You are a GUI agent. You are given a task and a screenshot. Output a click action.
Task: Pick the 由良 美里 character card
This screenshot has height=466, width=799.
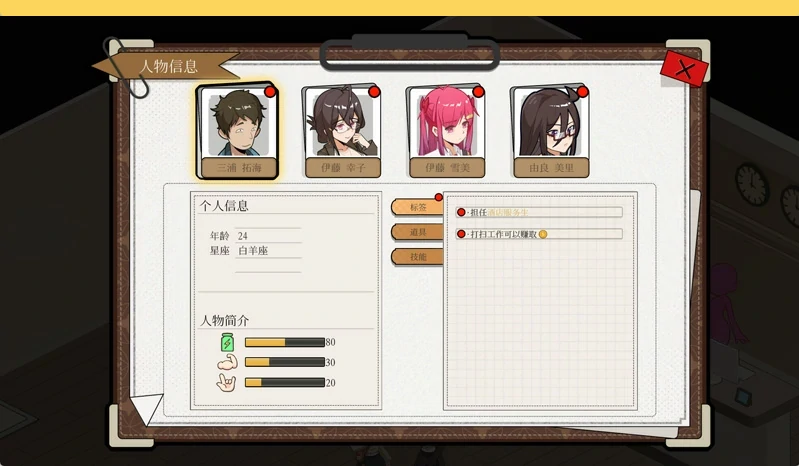point(550,130)
